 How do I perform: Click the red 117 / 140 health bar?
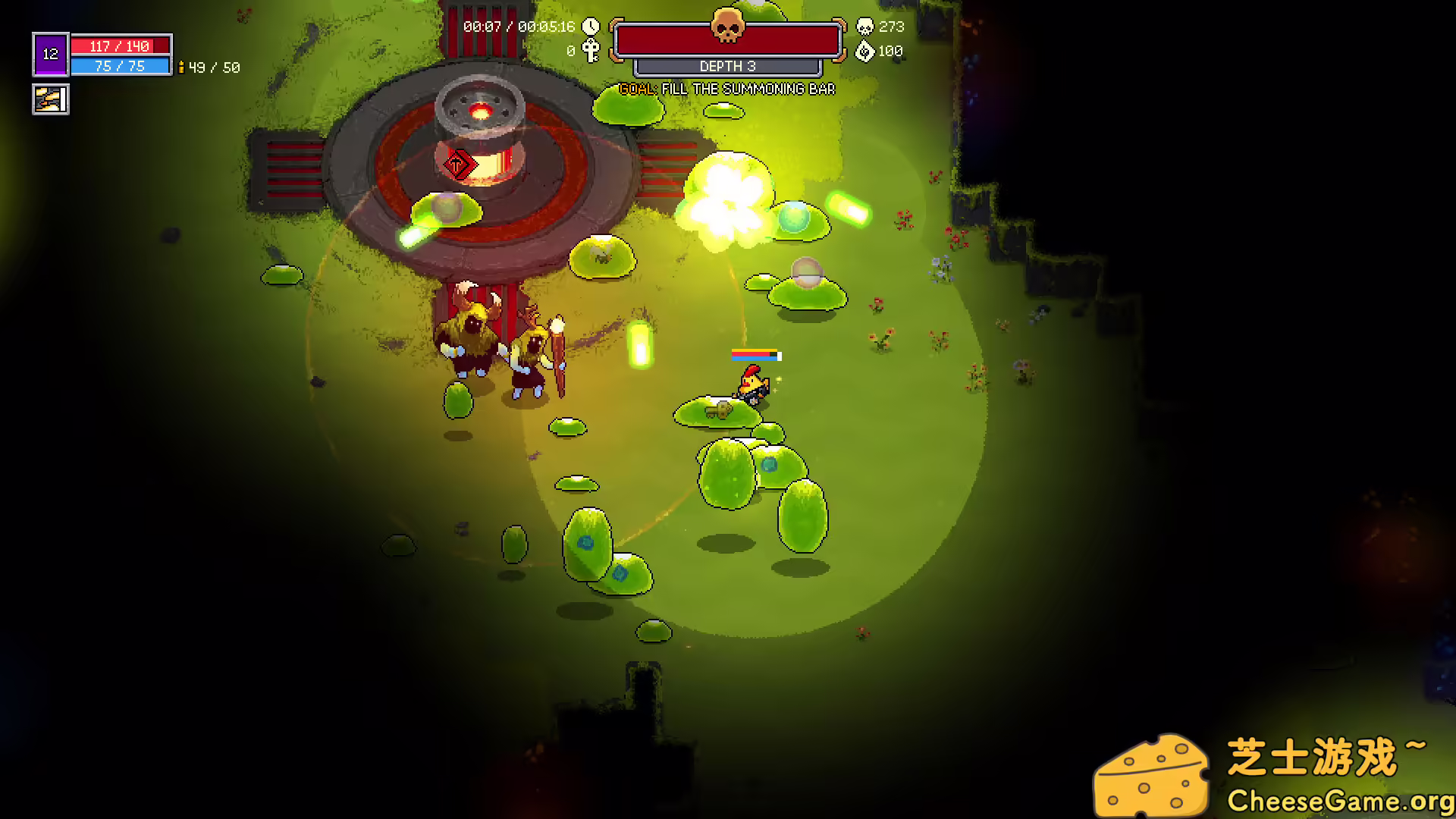[x=121, y=45]
